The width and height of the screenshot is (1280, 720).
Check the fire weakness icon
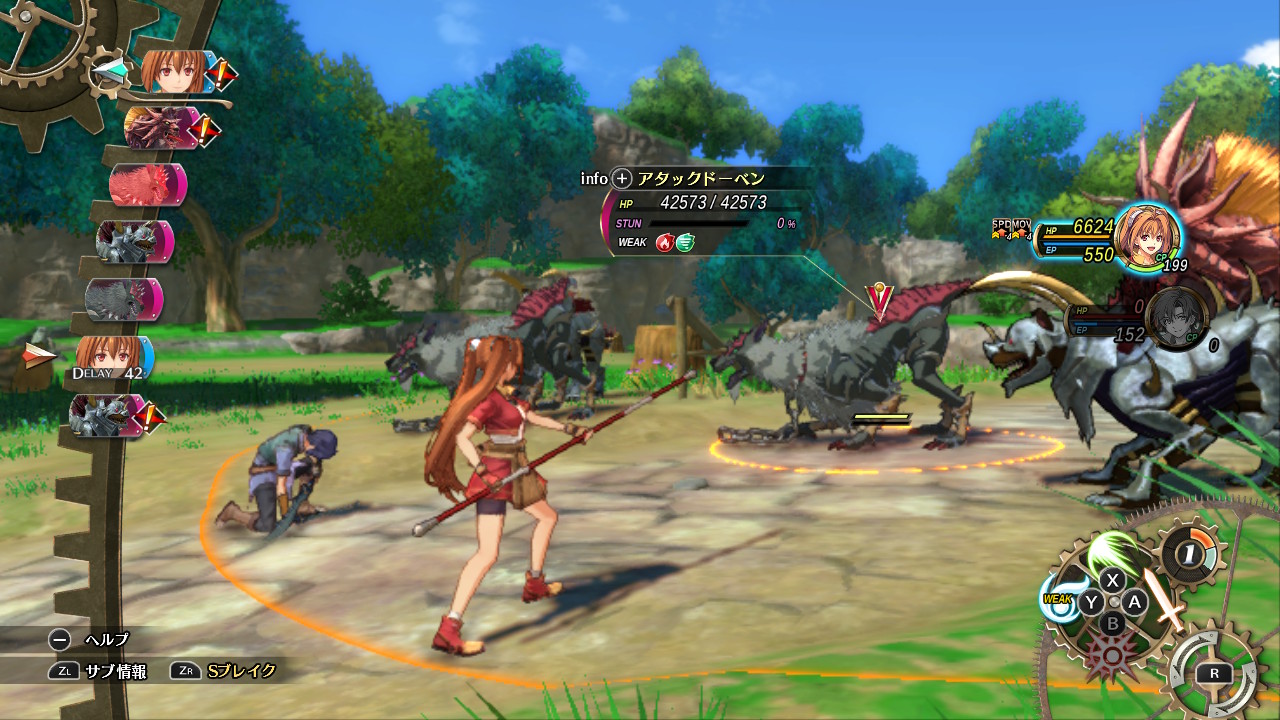tap(664, 242)
